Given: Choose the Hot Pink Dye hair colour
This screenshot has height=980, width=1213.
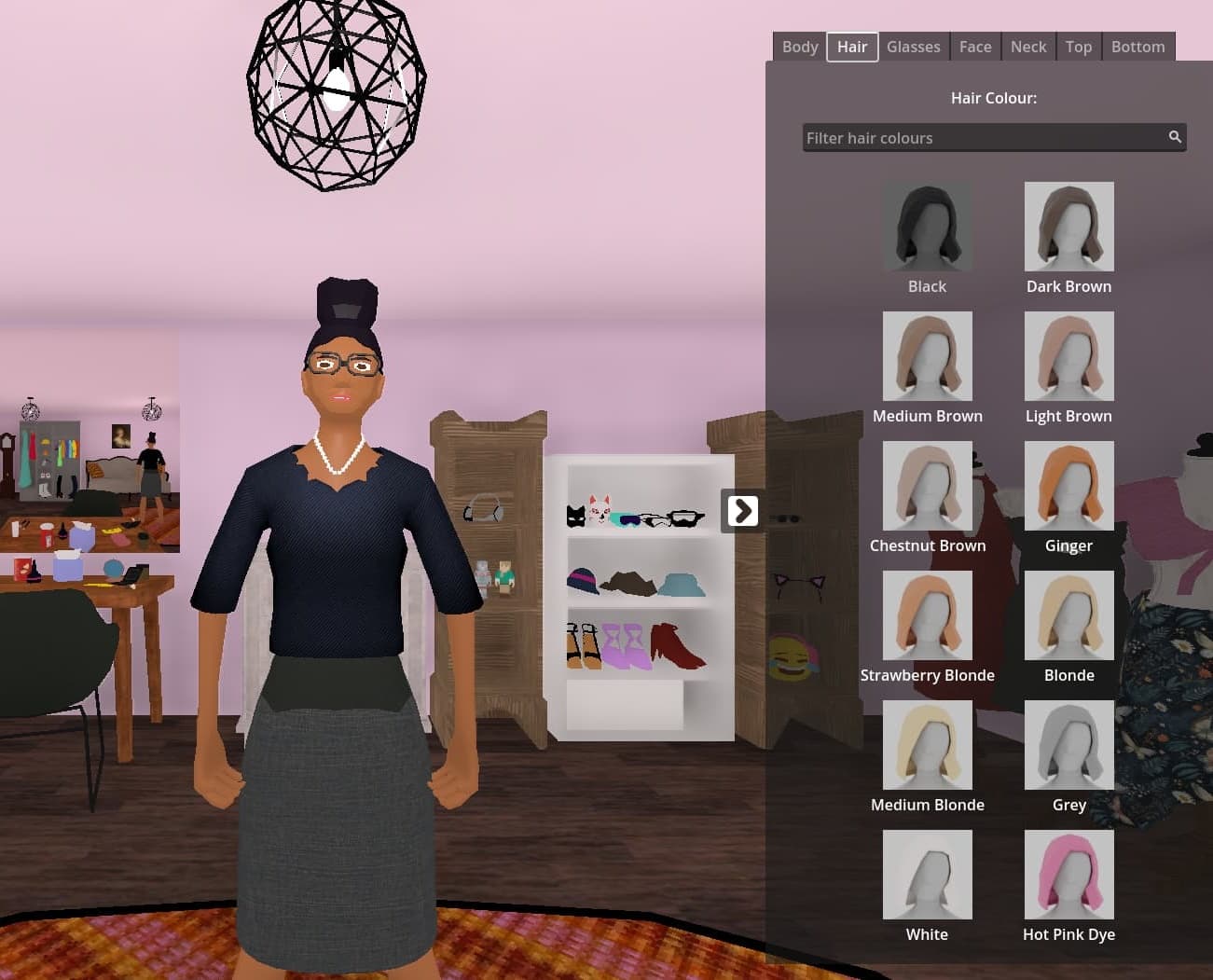Looking at the screenshot, I should point(1068,874).
